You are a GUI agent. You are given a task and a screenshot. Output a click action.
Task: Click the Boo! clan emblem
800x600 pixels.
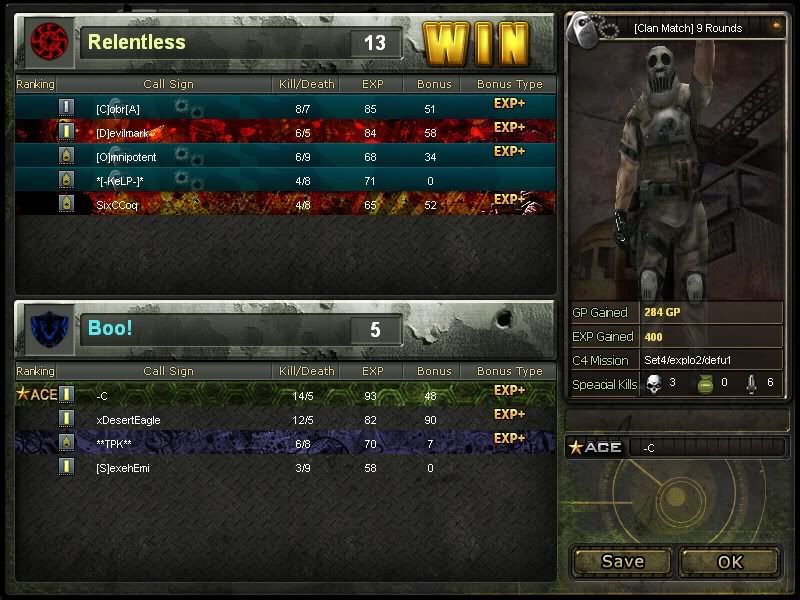click(x=48, y=329)
